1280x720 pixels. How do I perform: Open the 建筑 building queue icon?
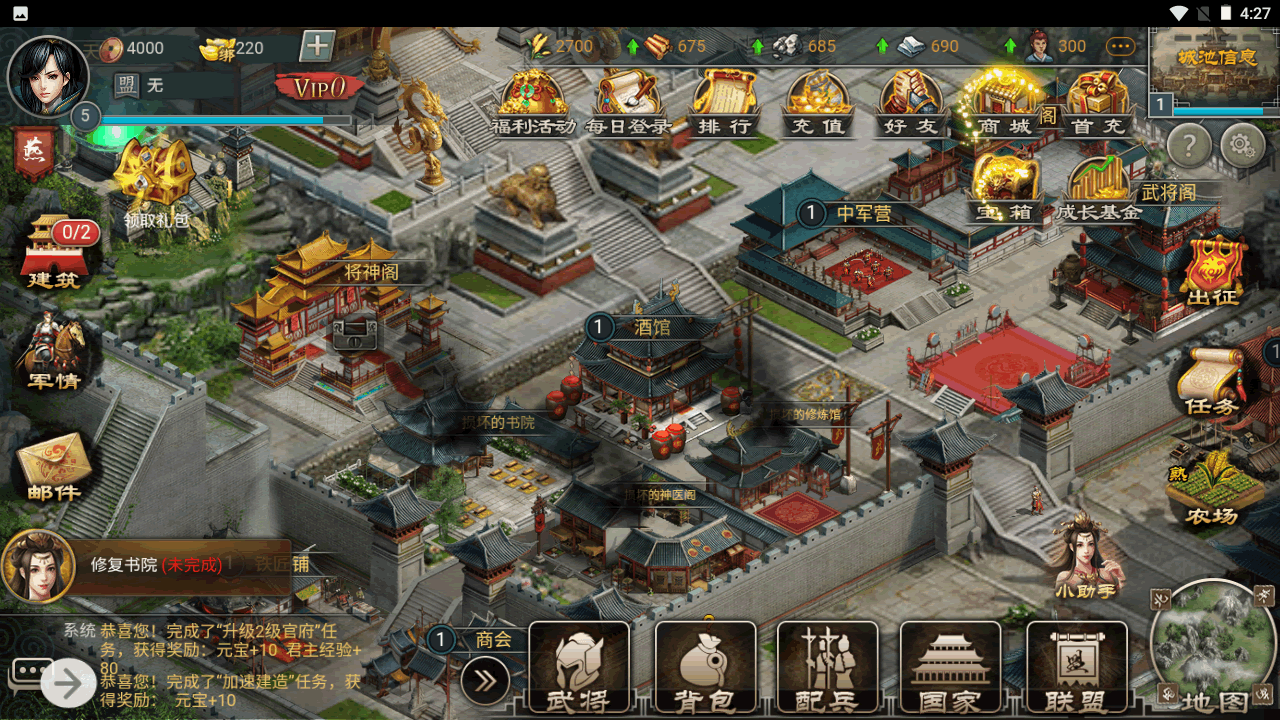pos(54,250)
